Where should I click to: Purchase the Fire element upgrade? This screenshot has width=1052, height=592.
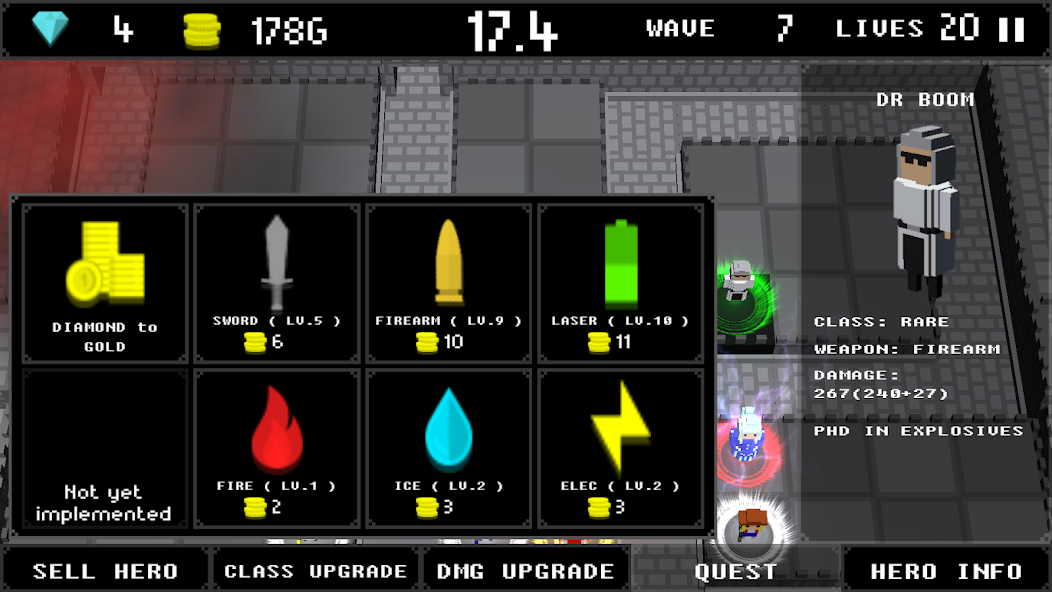tap(277, 447)
